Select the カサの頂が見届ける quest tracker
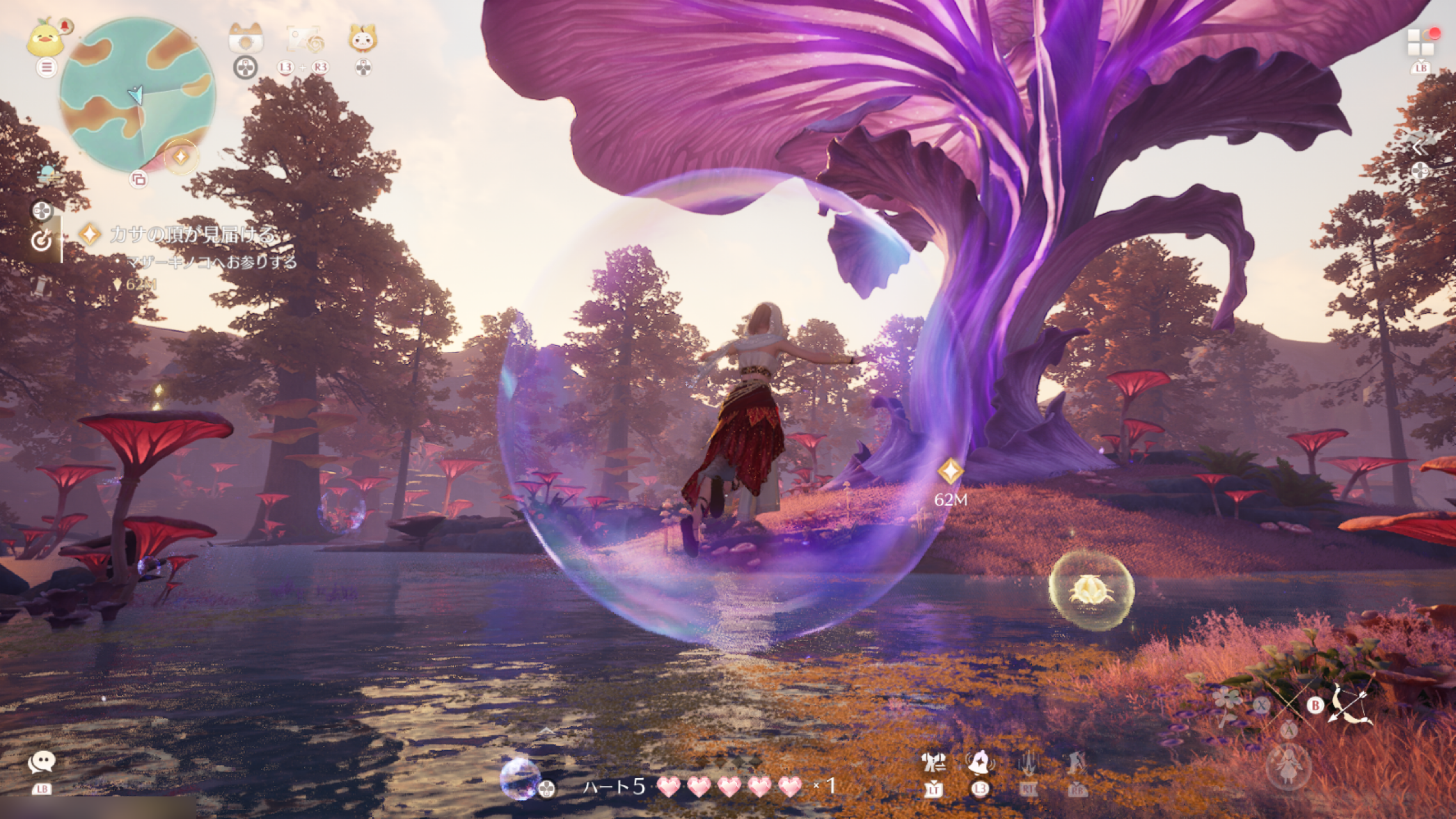 193,235
